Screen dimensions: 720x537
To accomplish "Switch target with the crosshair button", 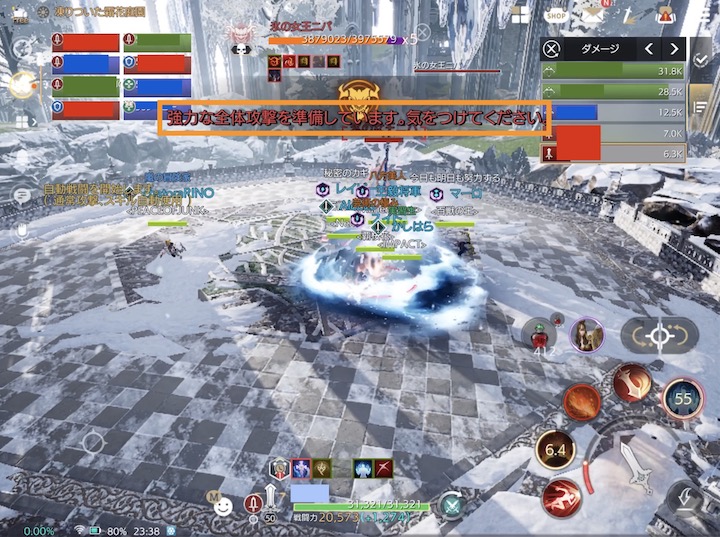I will click(659, 336).
